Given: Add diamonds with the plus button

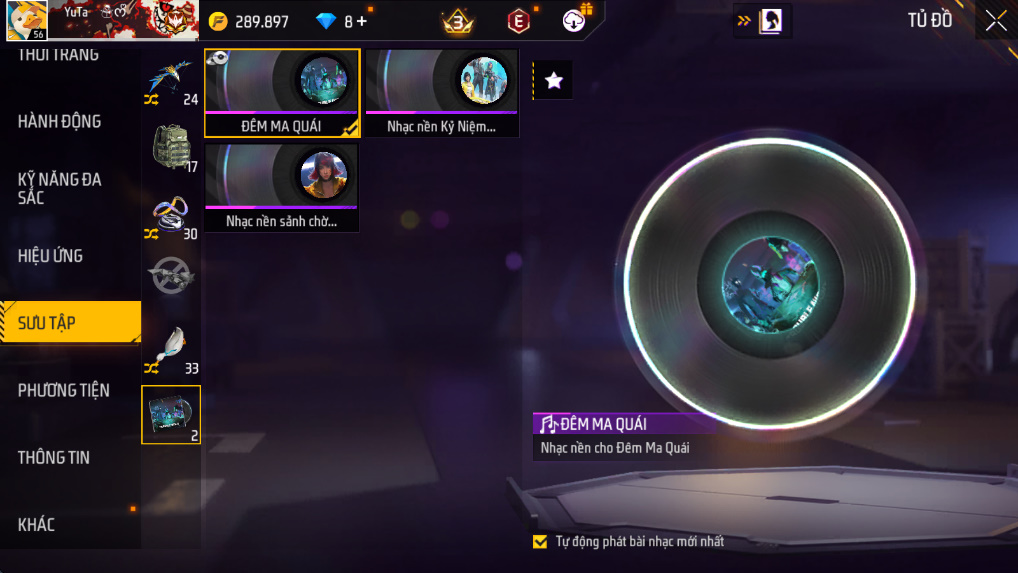Looking at the screenshot, I should pos(361,21).
